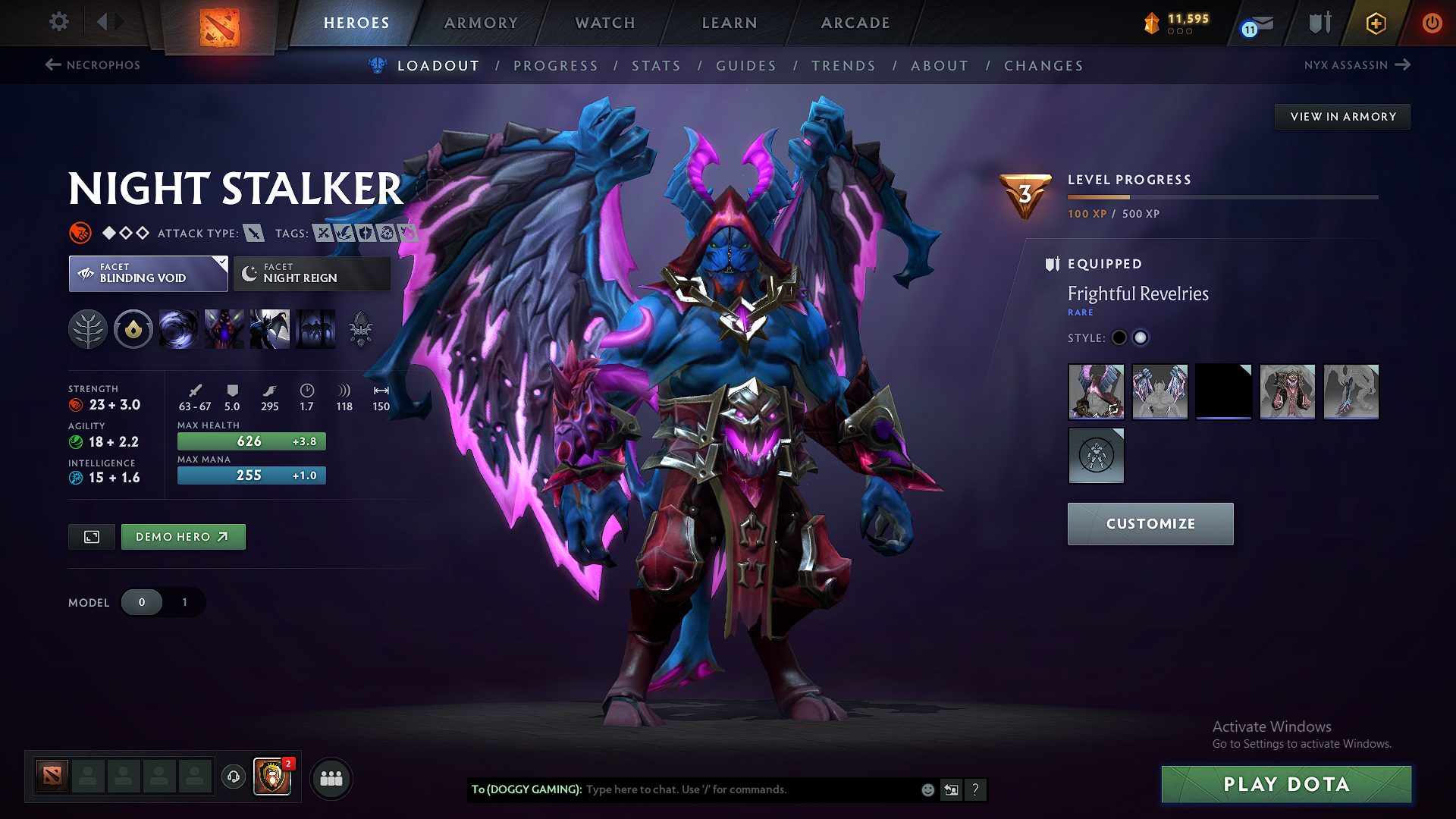Open the settings gear

[x=58, y=22]
